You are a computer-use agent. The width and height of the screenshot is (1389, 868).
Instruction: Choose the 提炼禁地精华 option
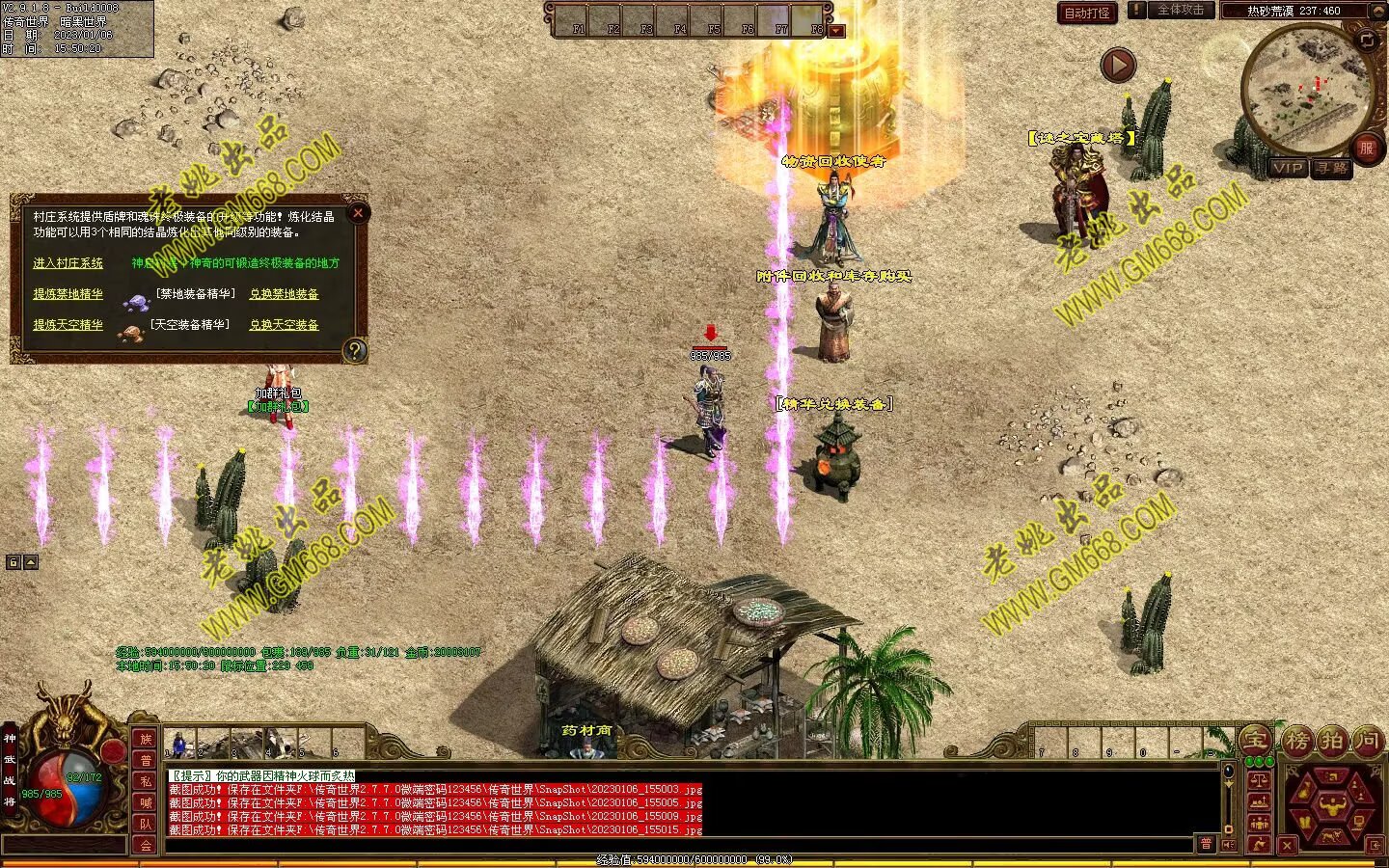click(x=68, y=294)
